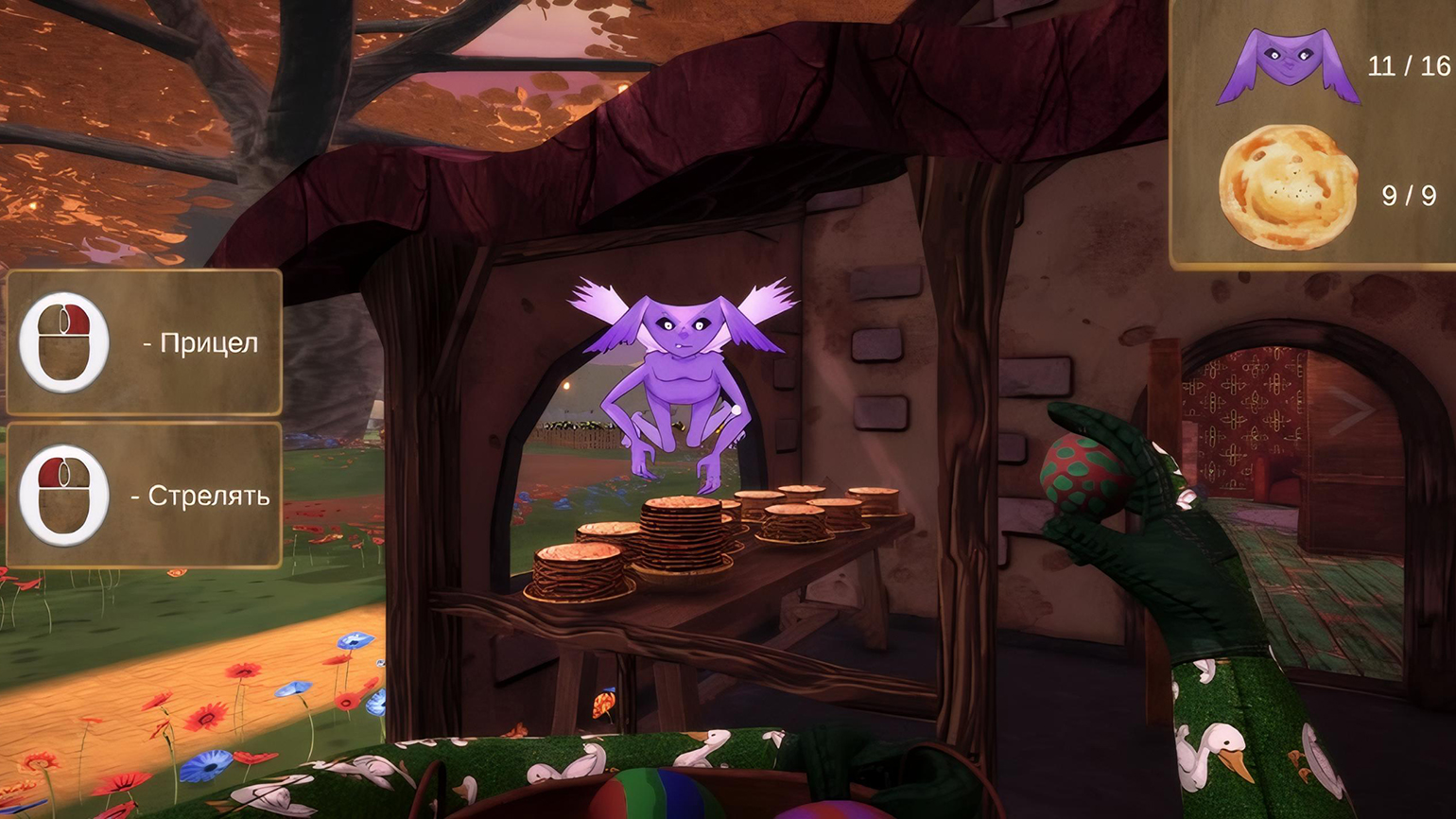Click the purple creature objective icon

coord(1287,65)
